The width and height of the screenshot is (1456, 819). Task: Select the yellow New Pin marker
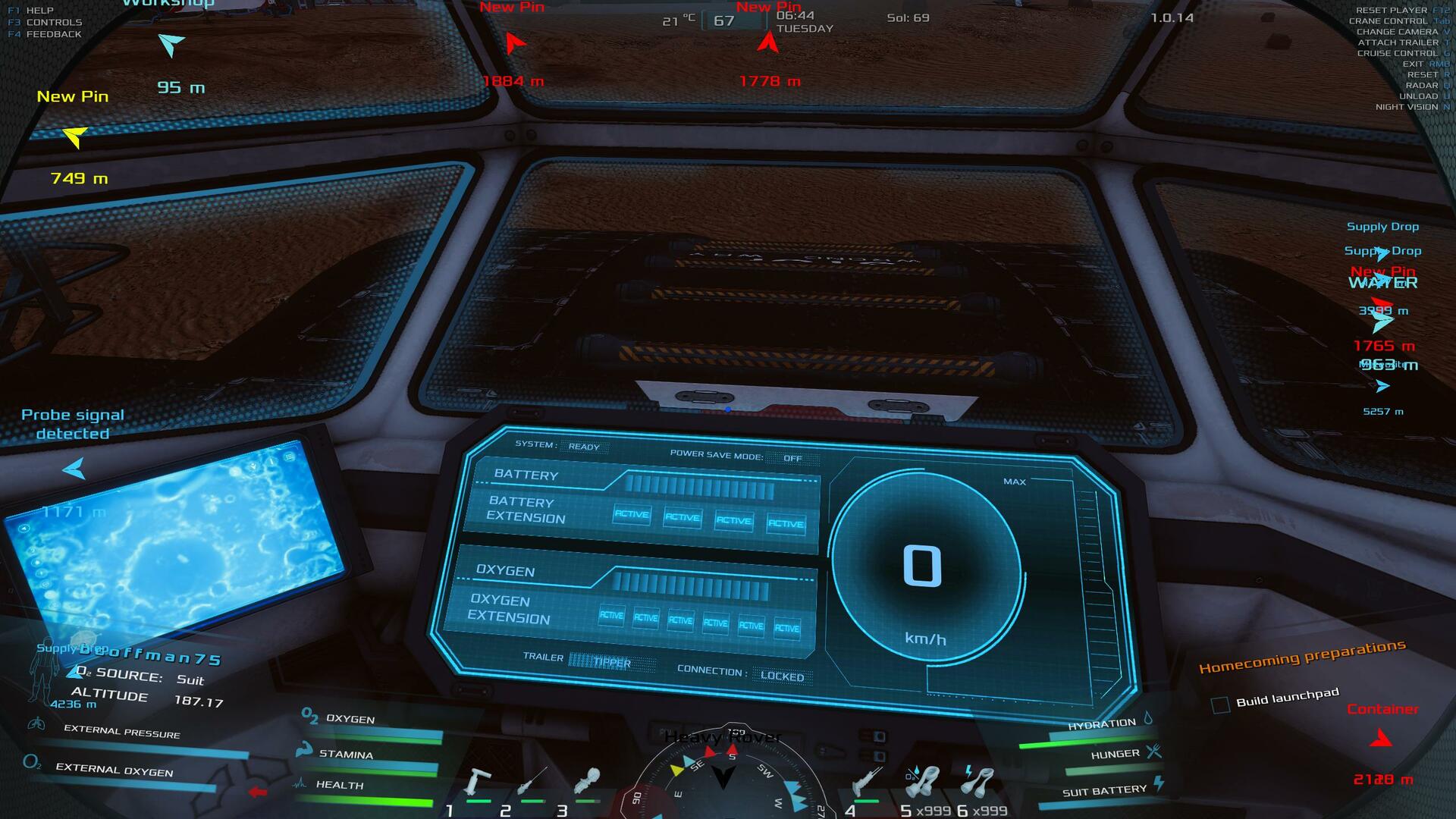[x=74, y=136]
